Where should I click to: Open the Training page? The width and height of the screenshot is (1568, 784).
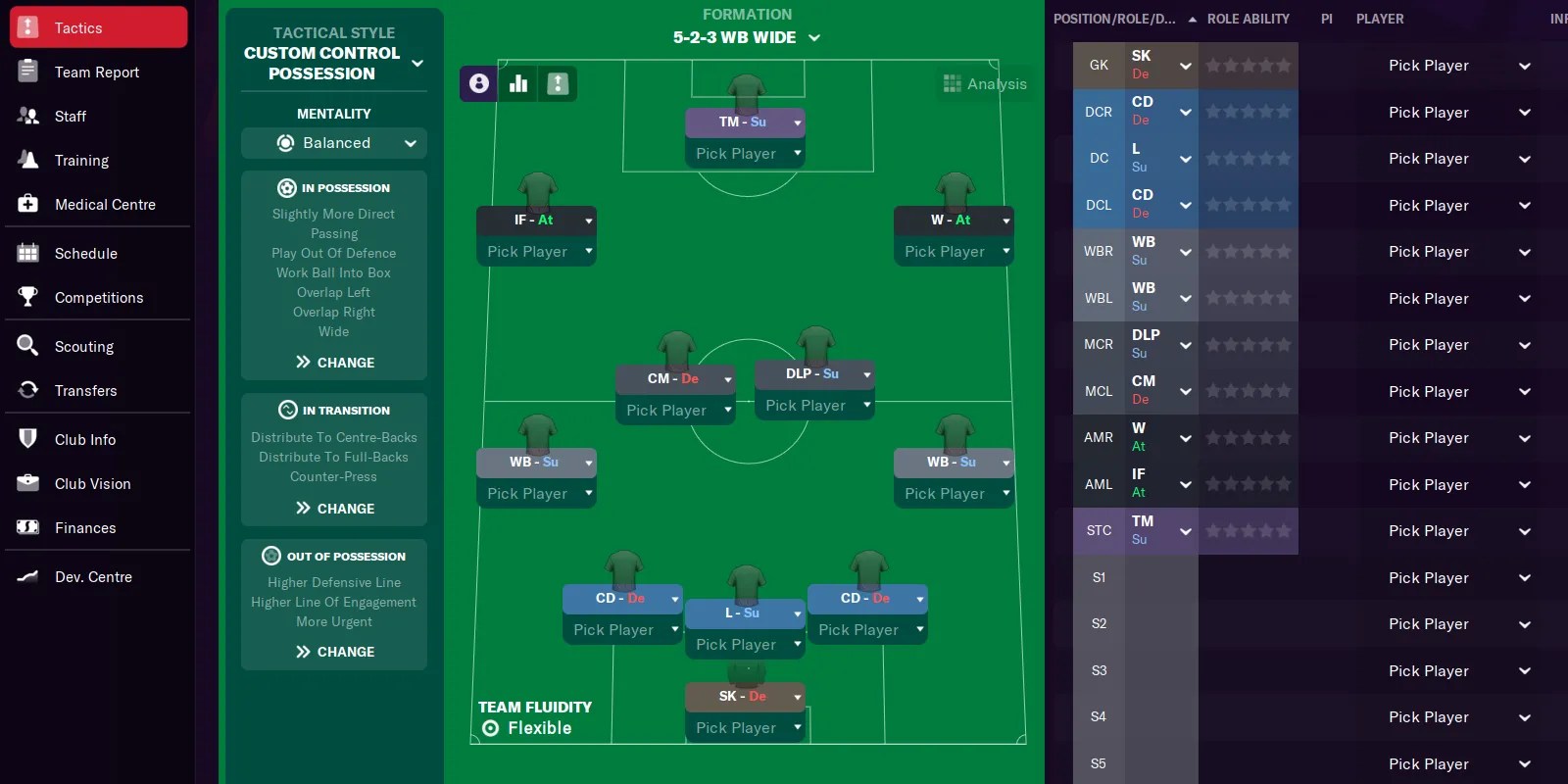[82, 160]
